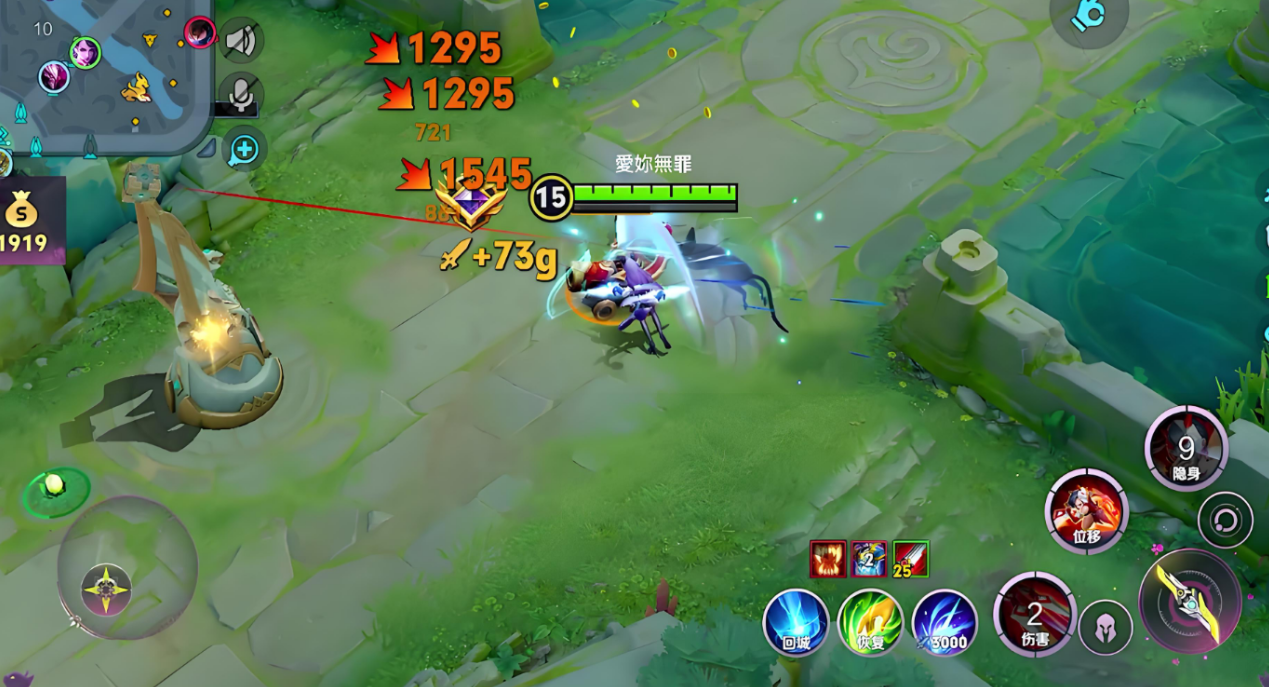Open the shop via the gold bag
Image resolution: width=1269 pixels, height=687 pixels.
[24, 220]
